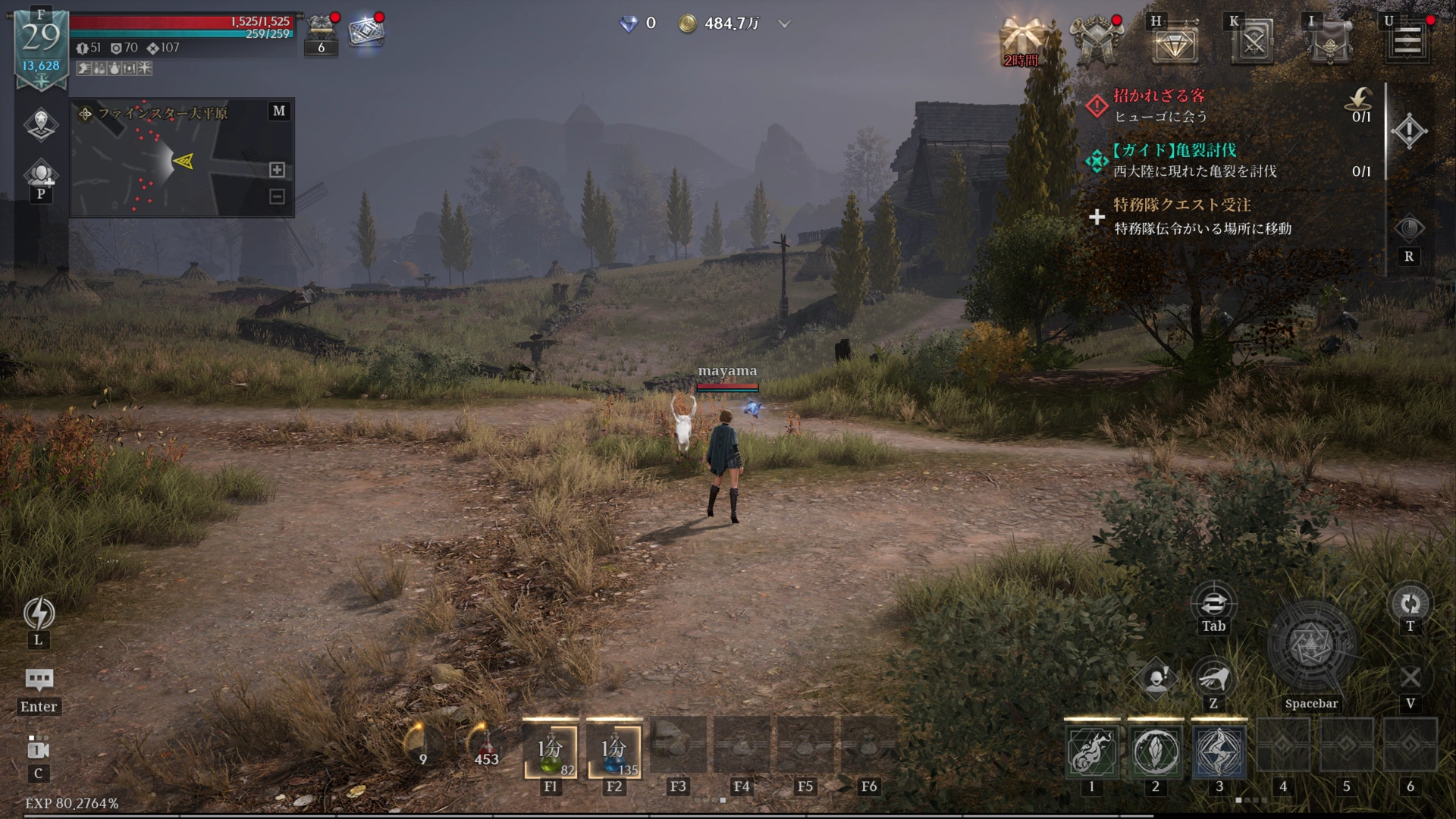
Task: Use the green potion in slot F1
Action: point(551,751)
